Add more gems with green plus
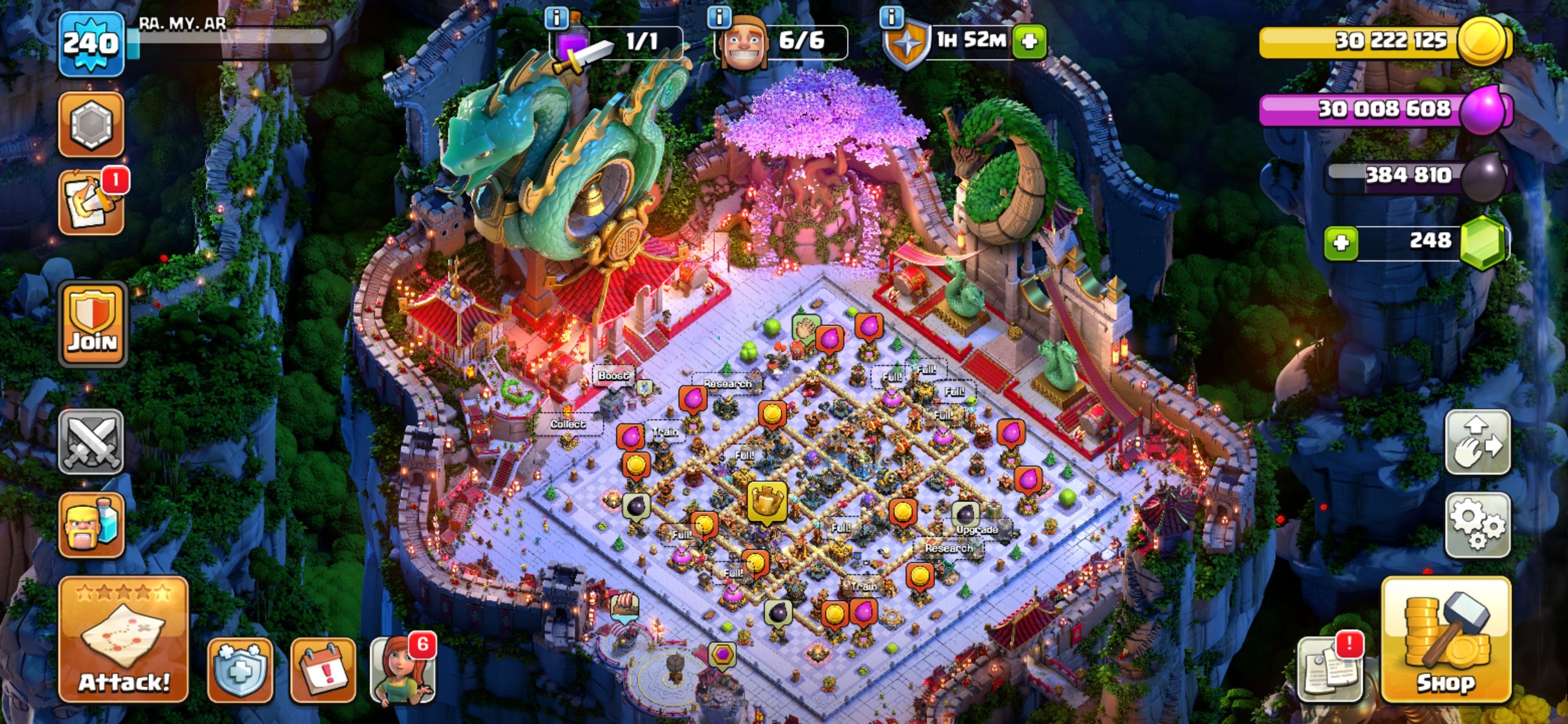The height and width of the screenshot is (724, 1568). click(x=1341, y=243)
